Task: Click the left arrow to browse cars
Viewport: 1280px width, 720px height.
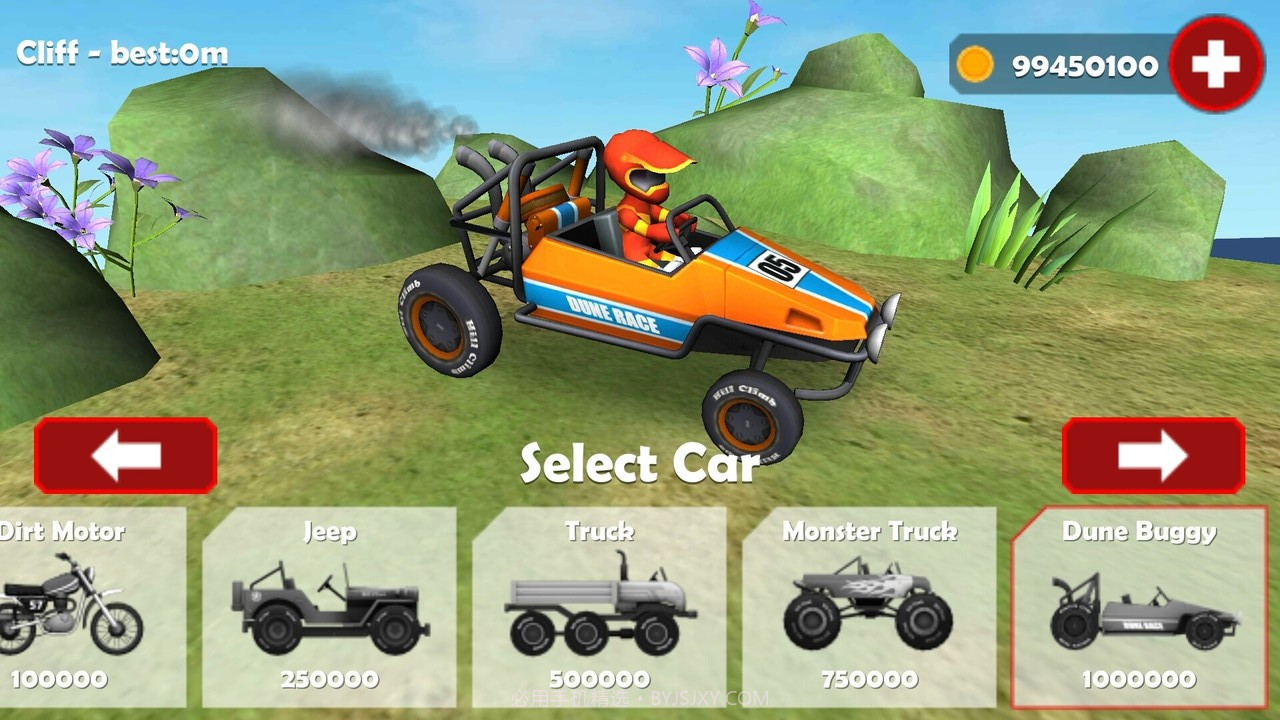Action: tap(124, 456)
